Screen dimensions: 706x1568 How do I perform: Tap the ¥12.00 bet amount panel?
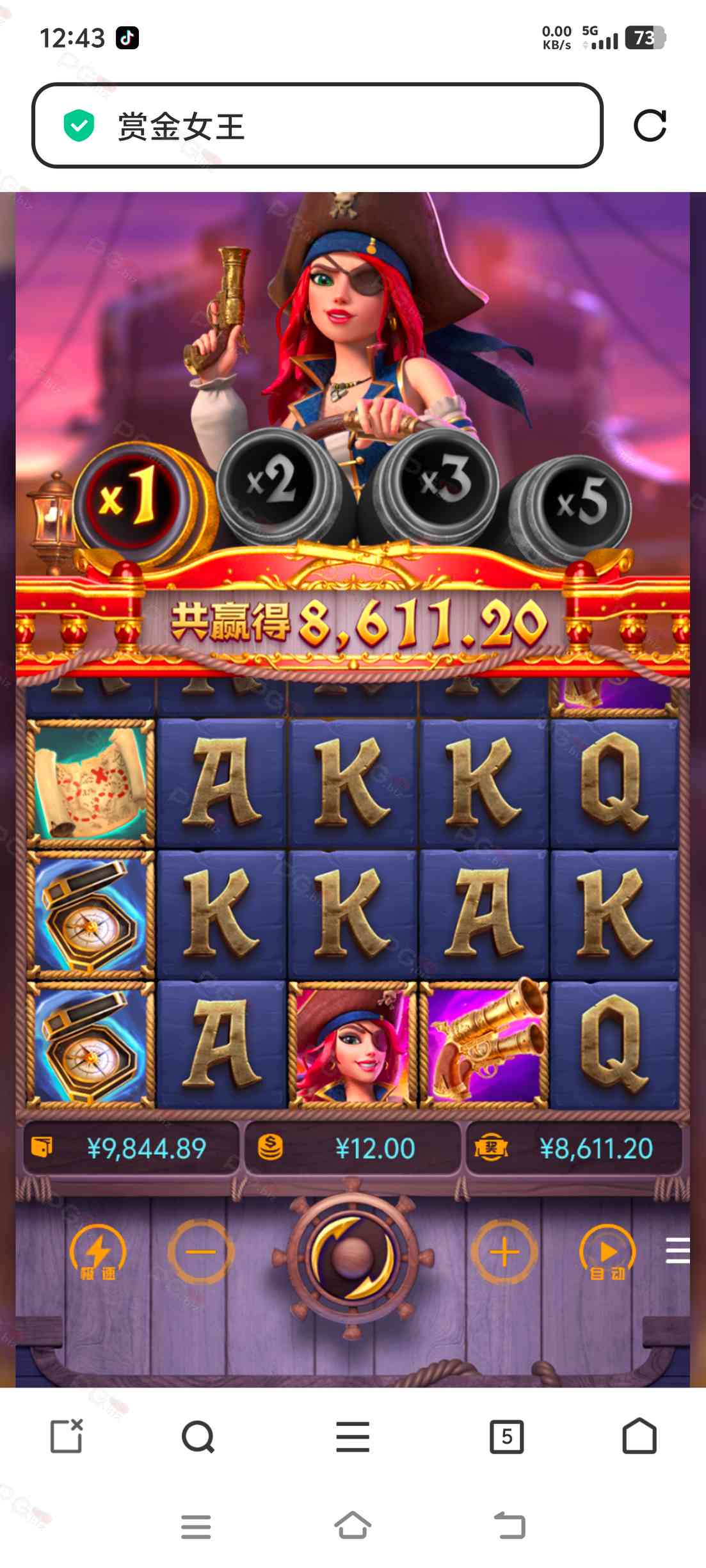click(353, 1148)
